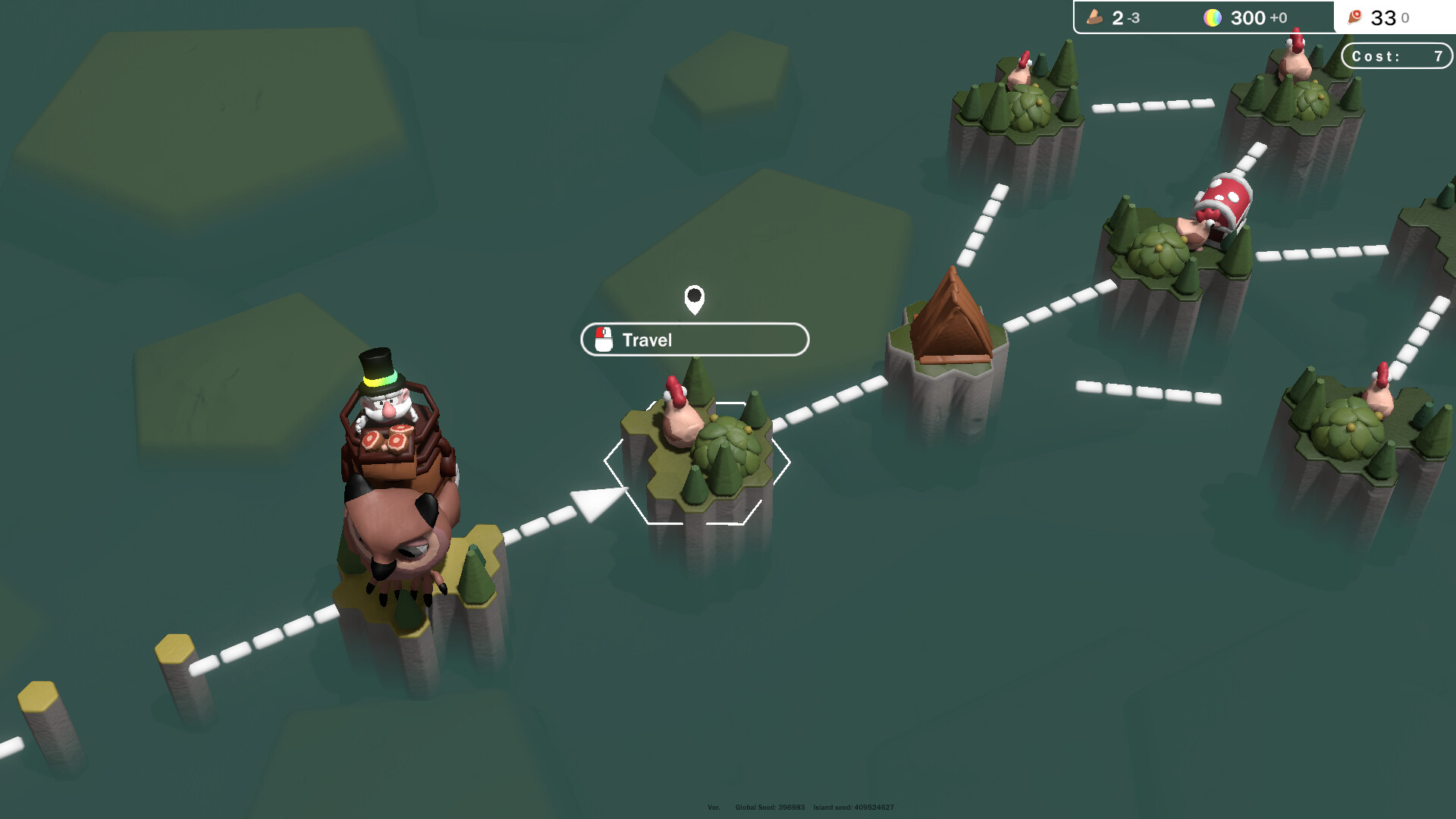Image resolution: width=1456 pixels, height=819 pixels.
Task: Click the Island seed: 409524627 text
Action: 854,808
